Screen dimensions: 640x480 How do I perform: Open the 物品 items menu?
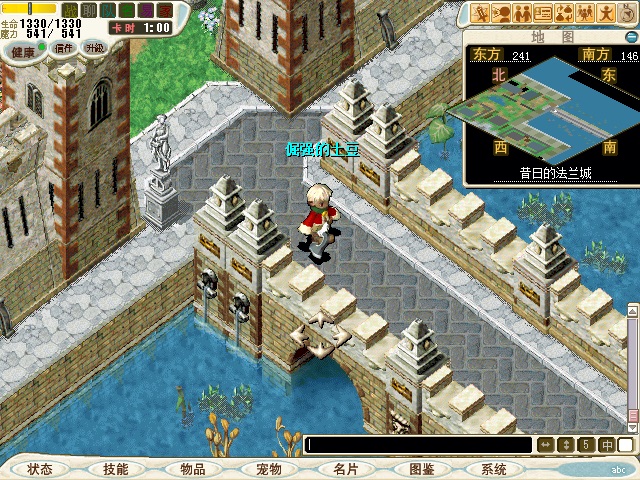click(x=192, y=469)
